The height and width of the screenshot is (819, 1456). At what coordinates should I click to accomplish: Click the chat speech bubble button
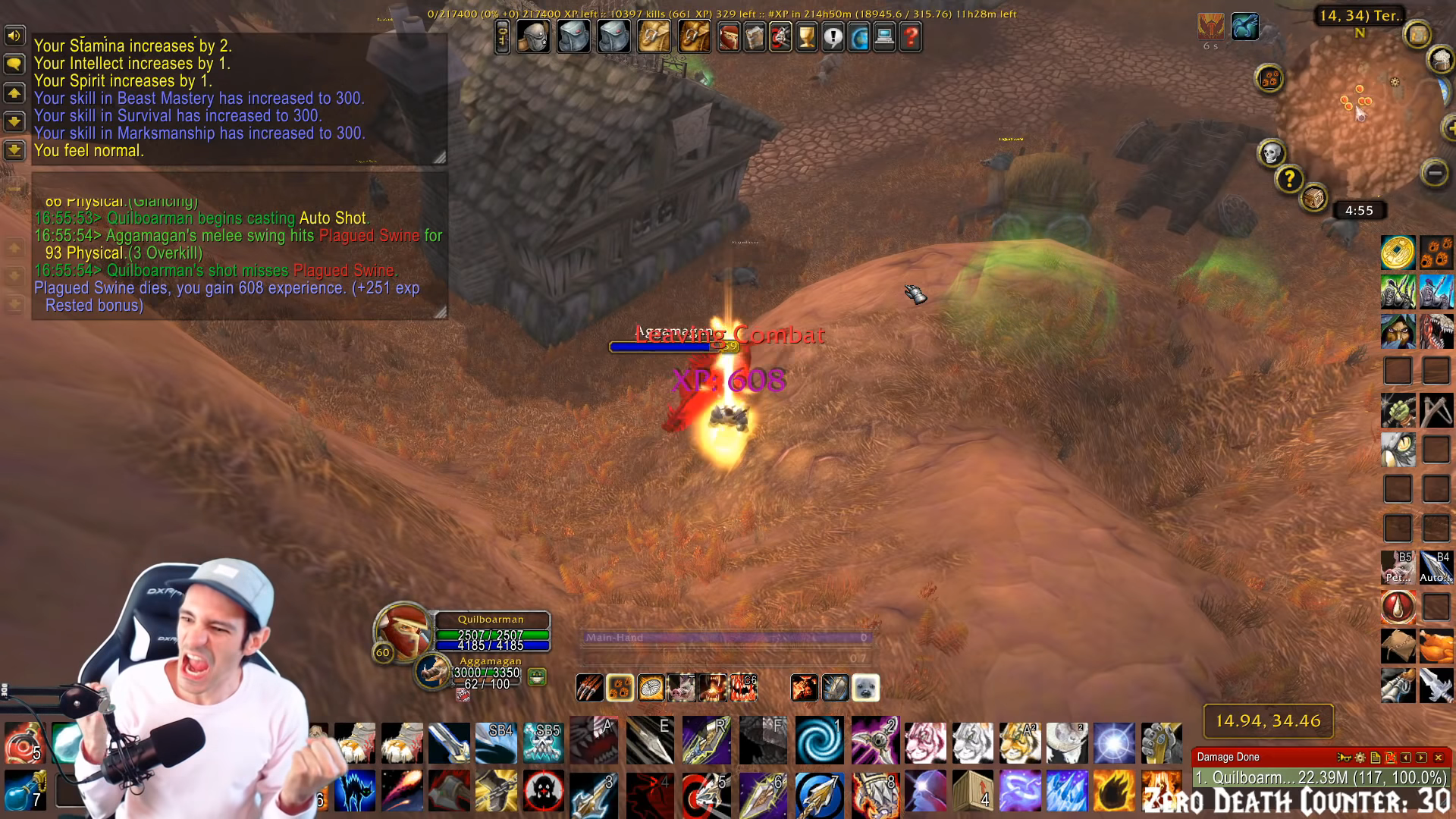click(x=14, y=64)
